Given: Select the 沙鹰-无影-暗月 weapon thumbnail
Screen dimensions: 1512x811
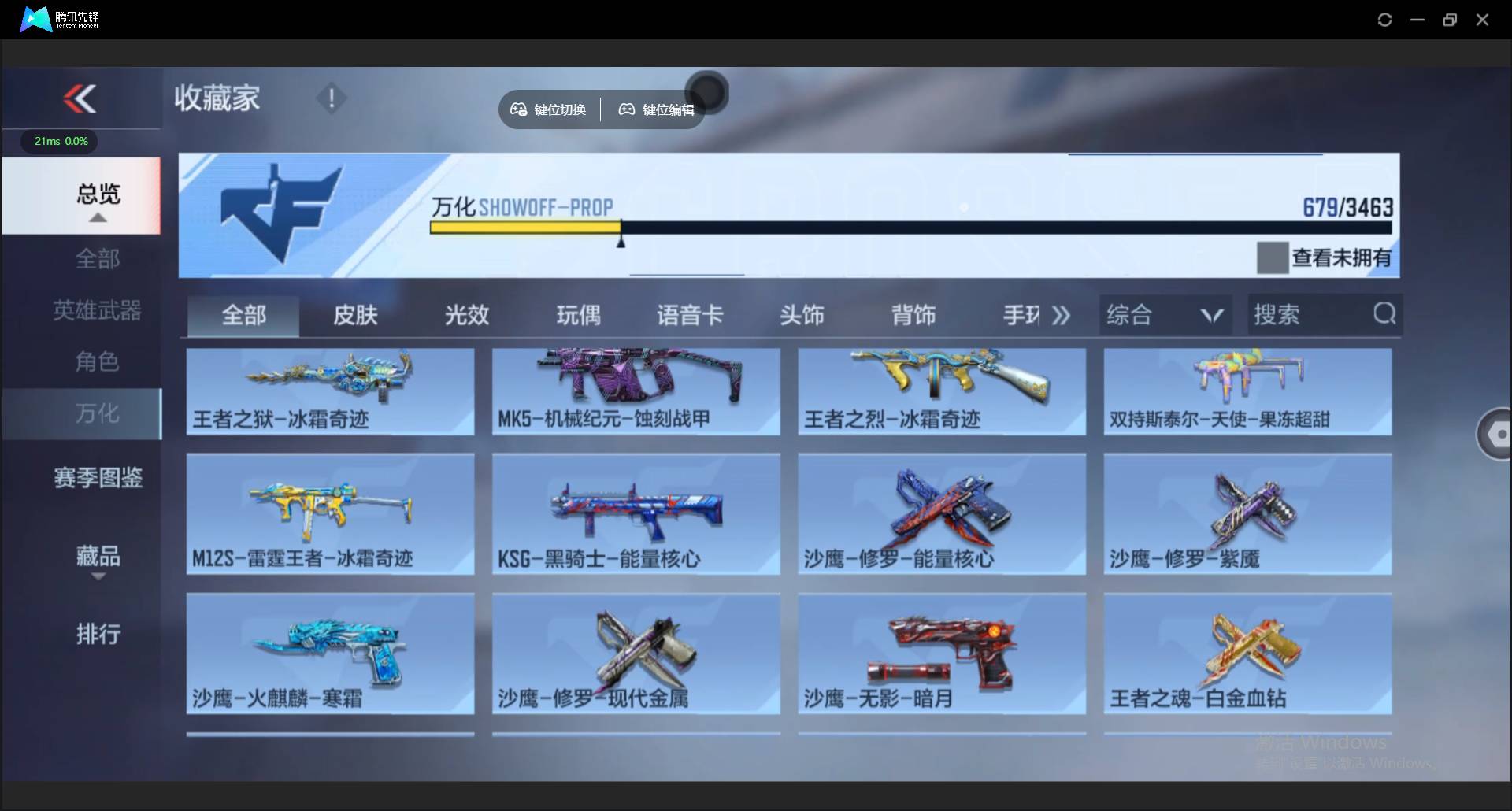Looking at the screenshot, I should (x=941, y=654).
